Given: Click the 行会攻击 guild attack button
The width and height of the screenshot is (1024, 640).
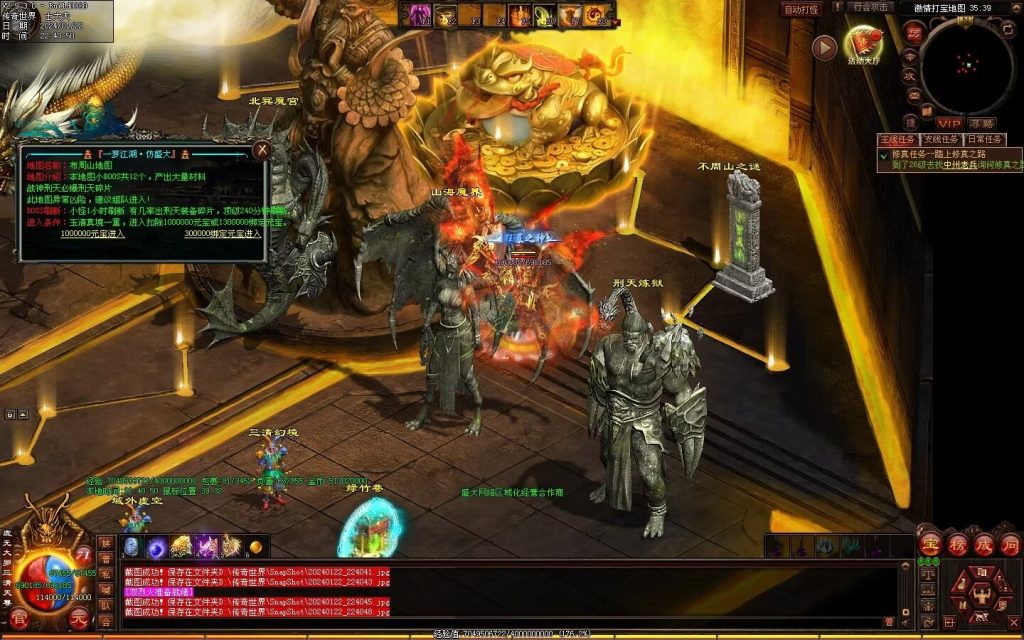Looking at the screenshot, I should point(871,7).
